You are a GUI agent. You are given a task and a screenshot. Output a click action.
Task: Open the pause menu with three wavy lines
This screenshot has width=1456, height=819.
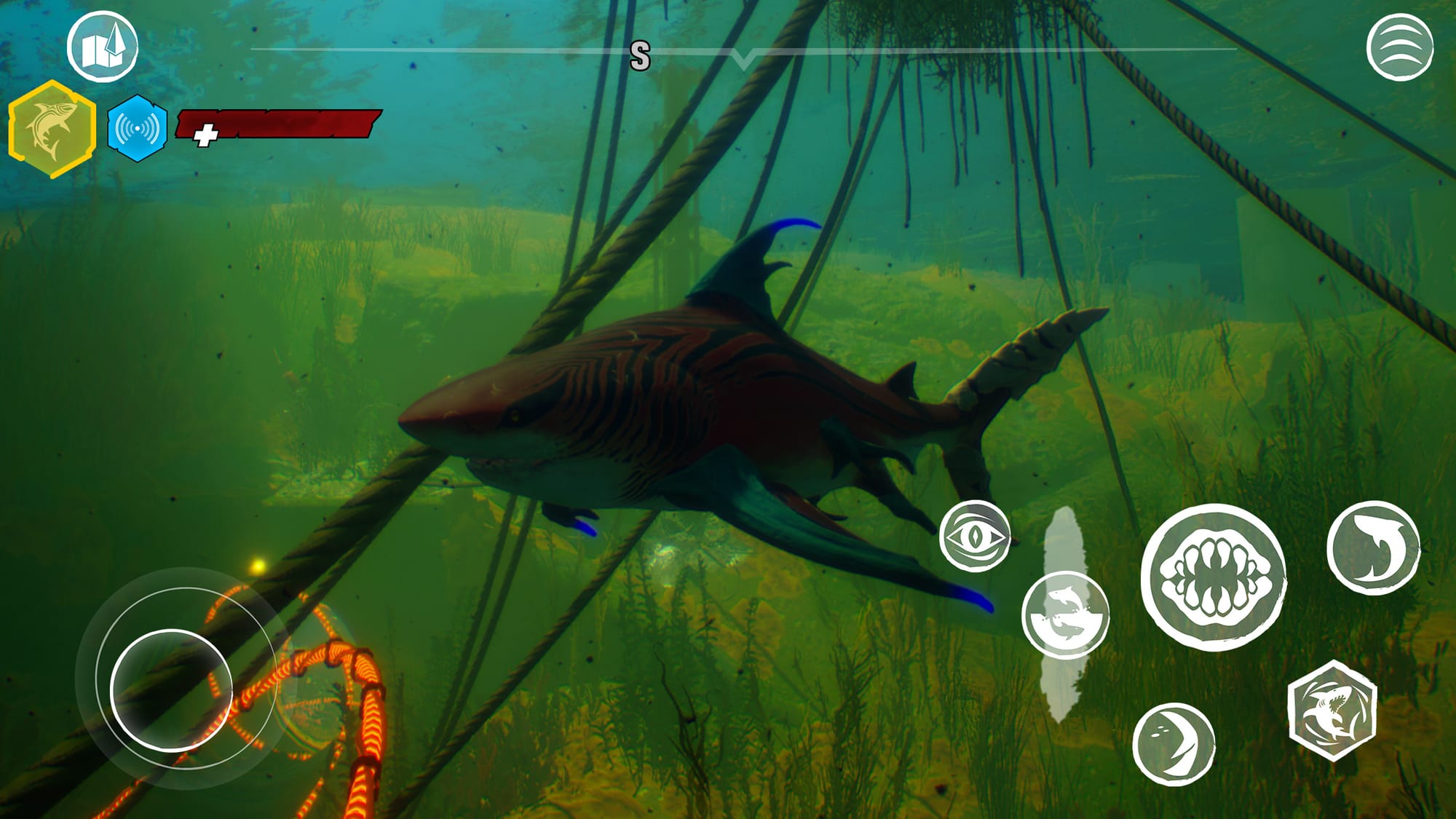pyautogui.click(x=1399, y=47)
